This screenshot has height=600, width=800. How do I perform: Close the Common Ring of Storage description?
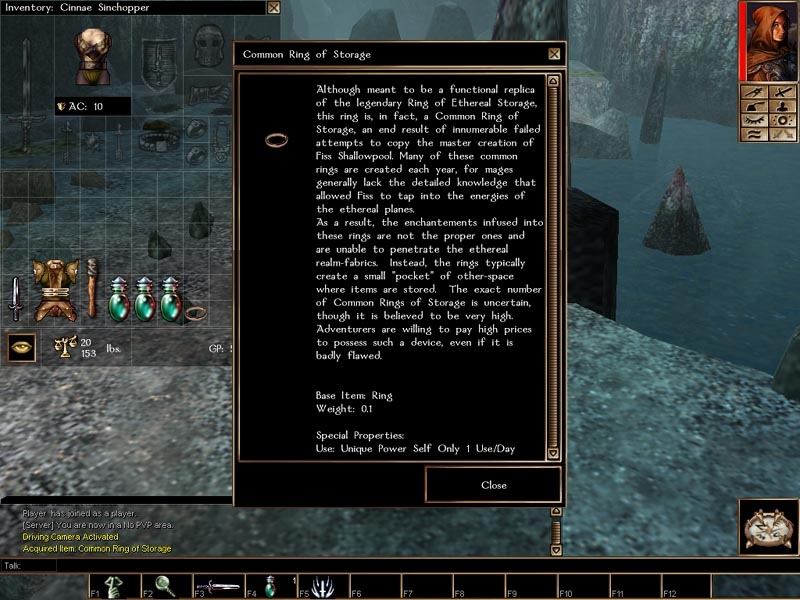click(x=493, y=485)
